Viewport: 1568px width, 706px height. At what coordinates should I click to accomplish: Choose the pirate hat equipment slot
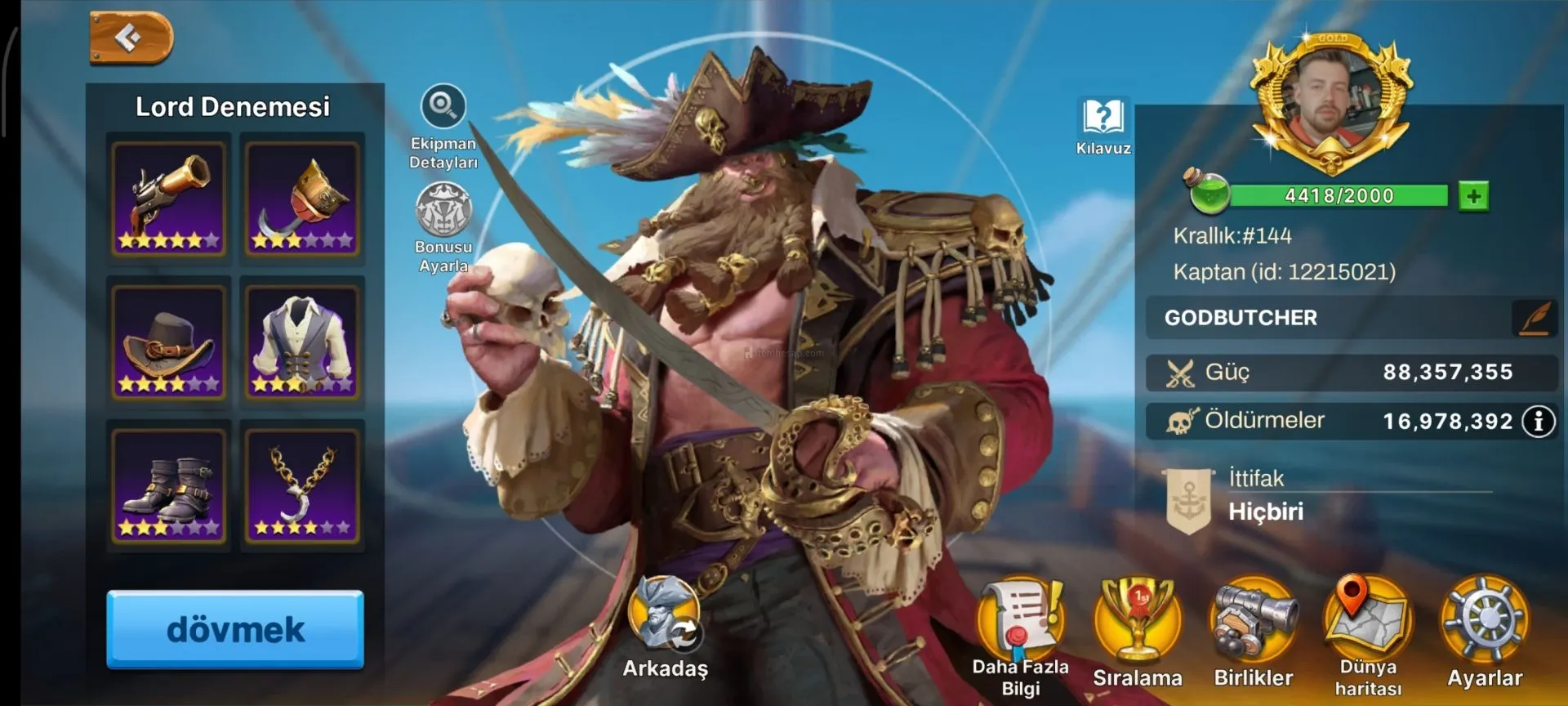[x=169, y=342]
